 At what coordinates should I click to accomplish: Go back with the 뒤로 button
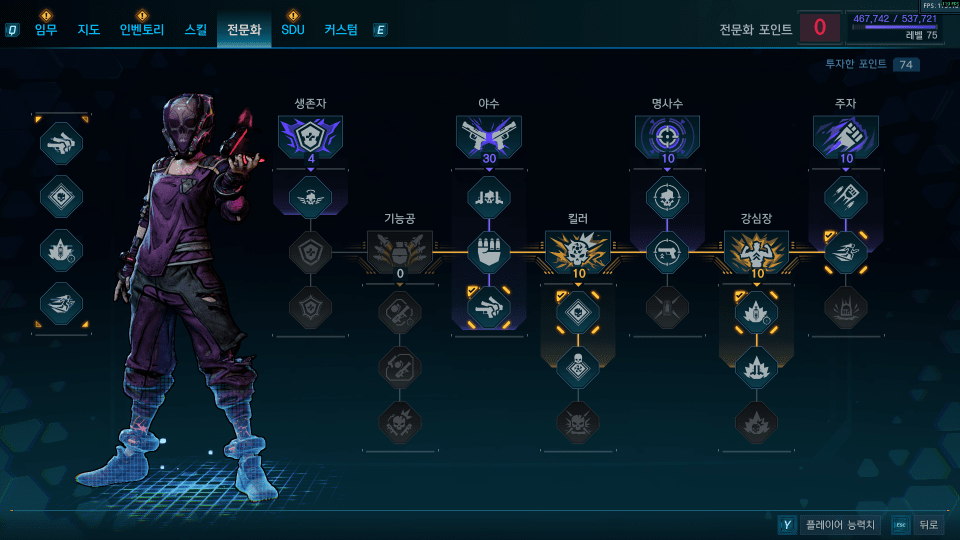pyautogui.click(x=928, y=525)
